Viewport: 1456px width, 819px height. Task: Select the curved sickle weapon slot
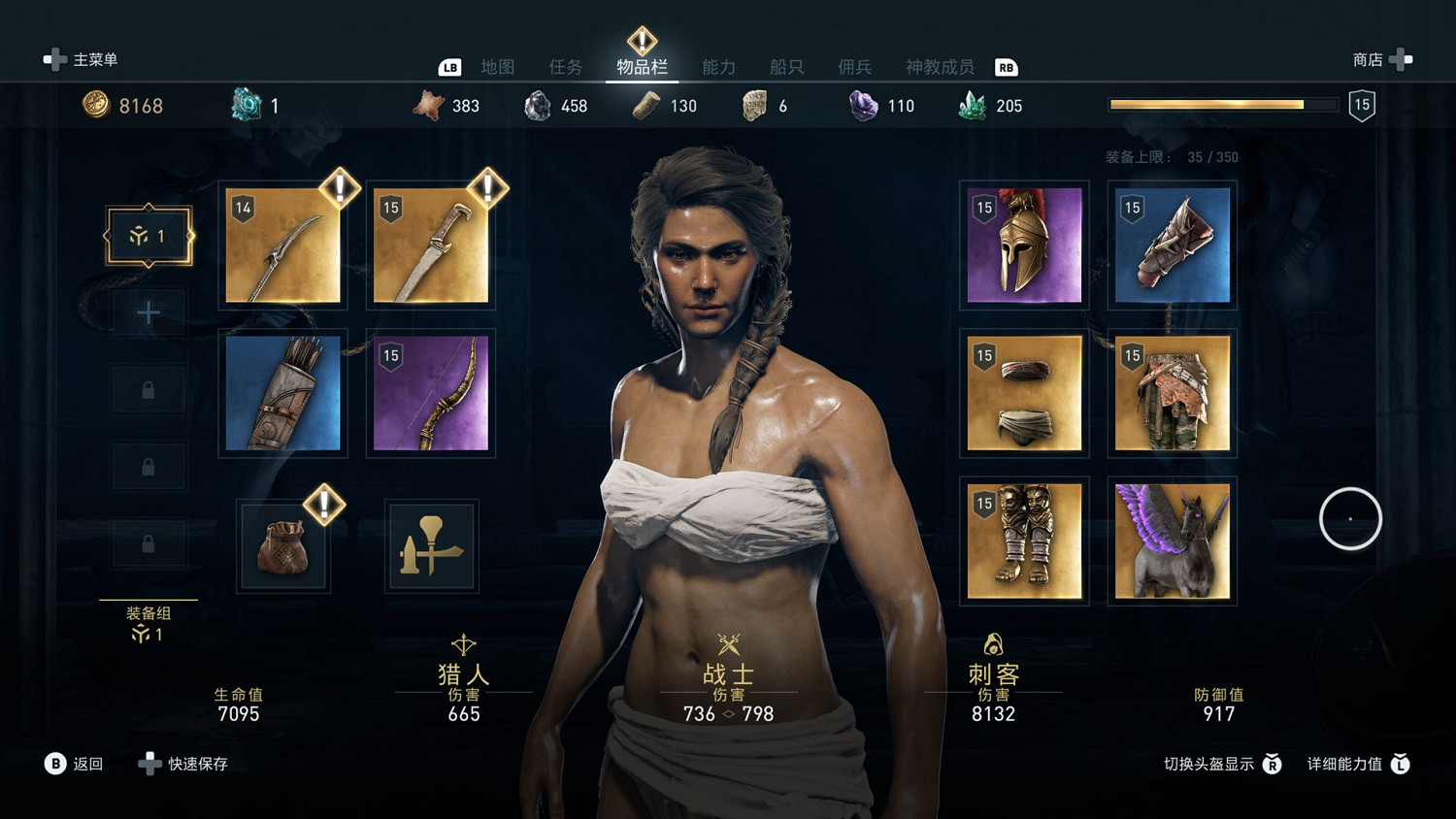(283, 246)
